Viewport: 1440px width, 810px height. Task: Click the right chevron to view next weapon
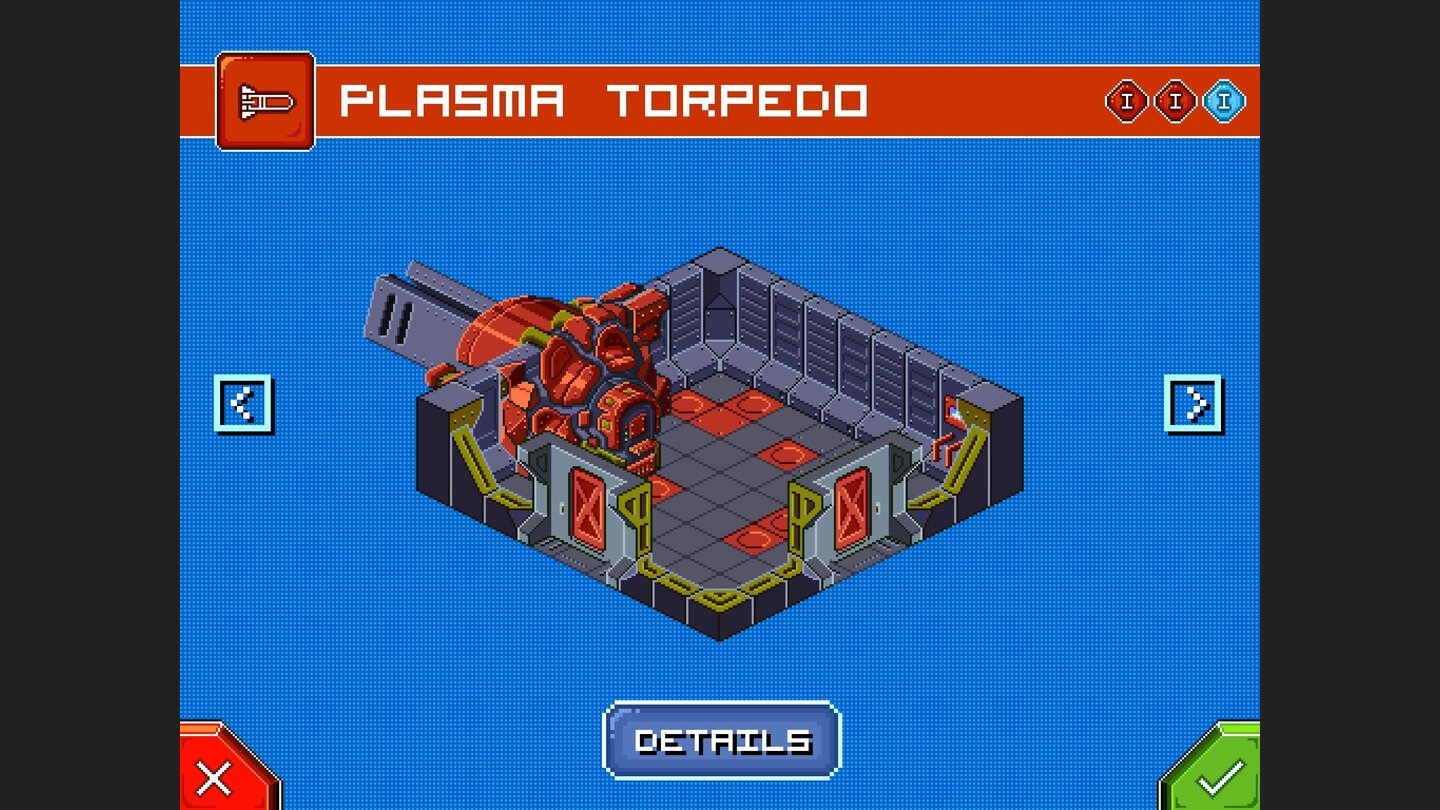[x=1196, y=404]
